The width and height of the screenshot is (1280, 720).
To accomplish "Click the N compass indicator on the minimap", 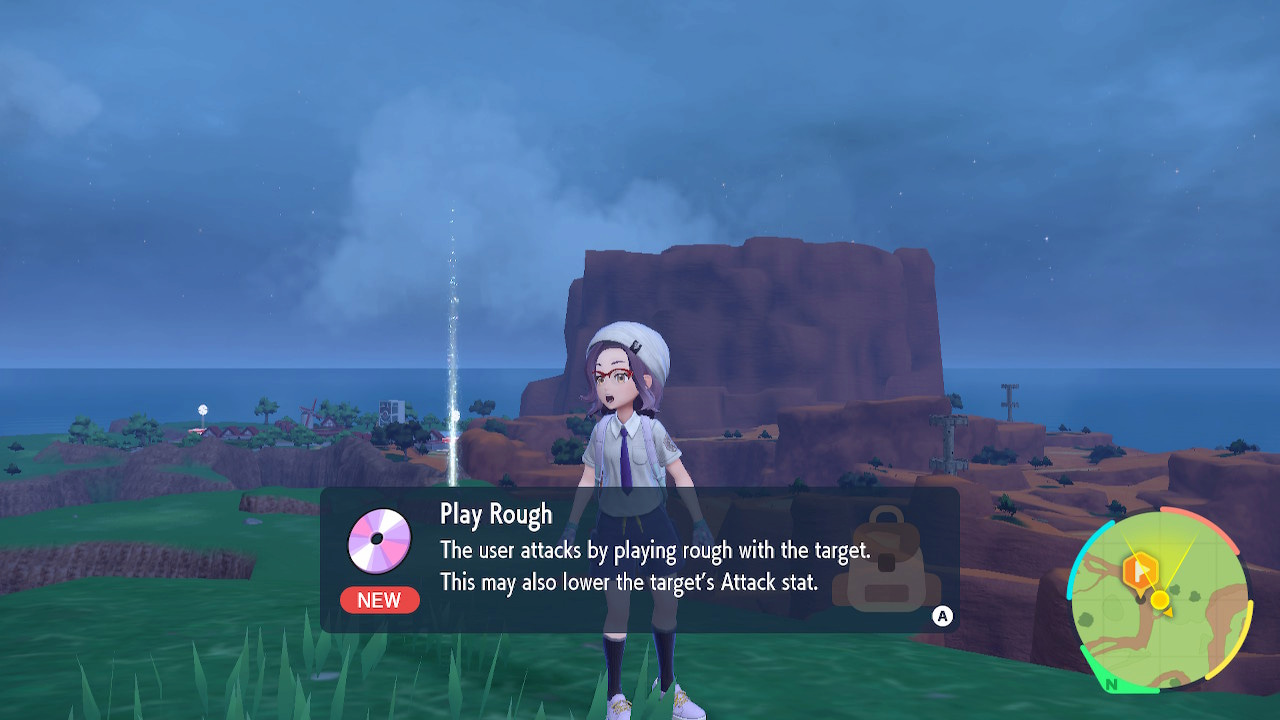I will click(x=1110, y=683).
